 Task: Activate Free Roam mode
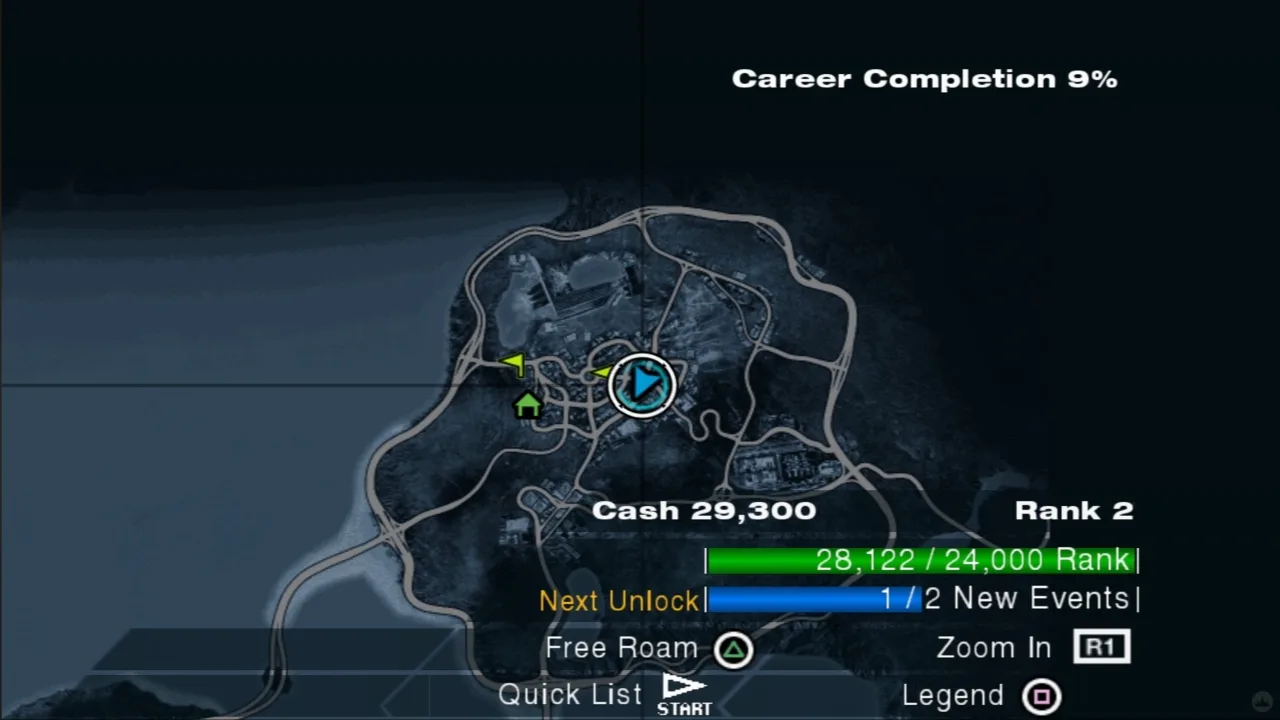point(620,647)
